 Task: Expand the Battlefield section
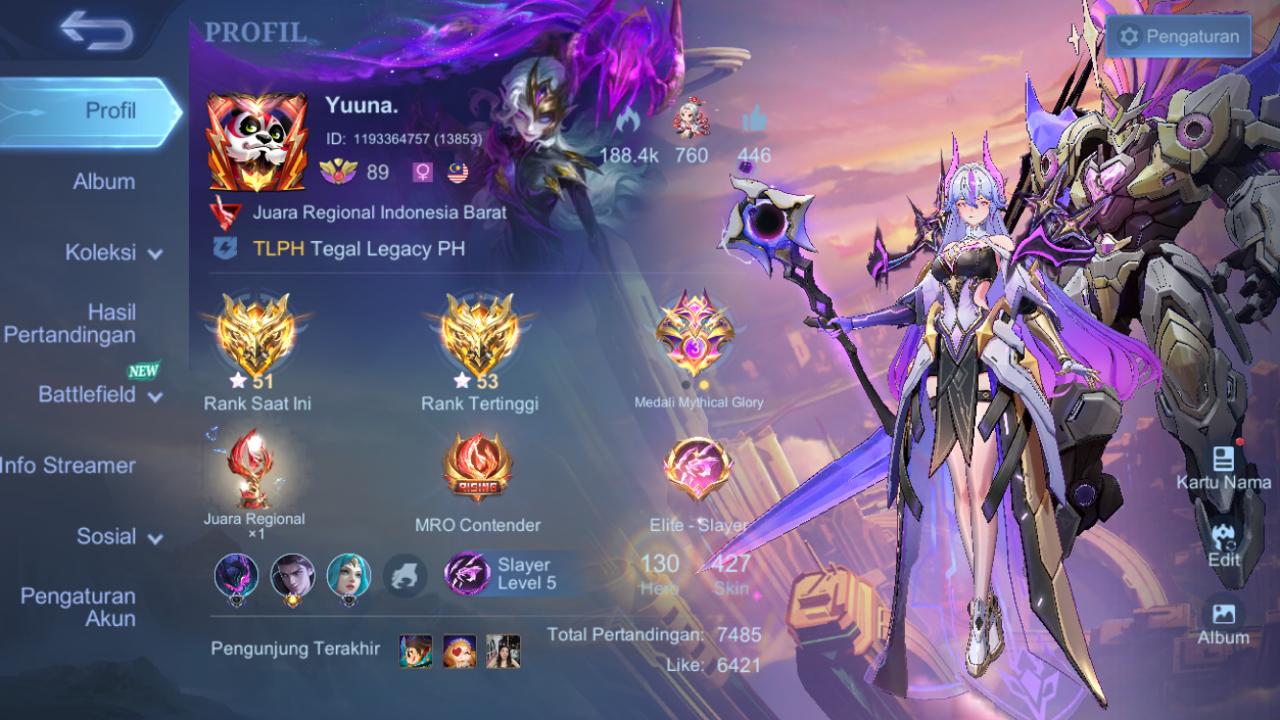tap(100, 395)
